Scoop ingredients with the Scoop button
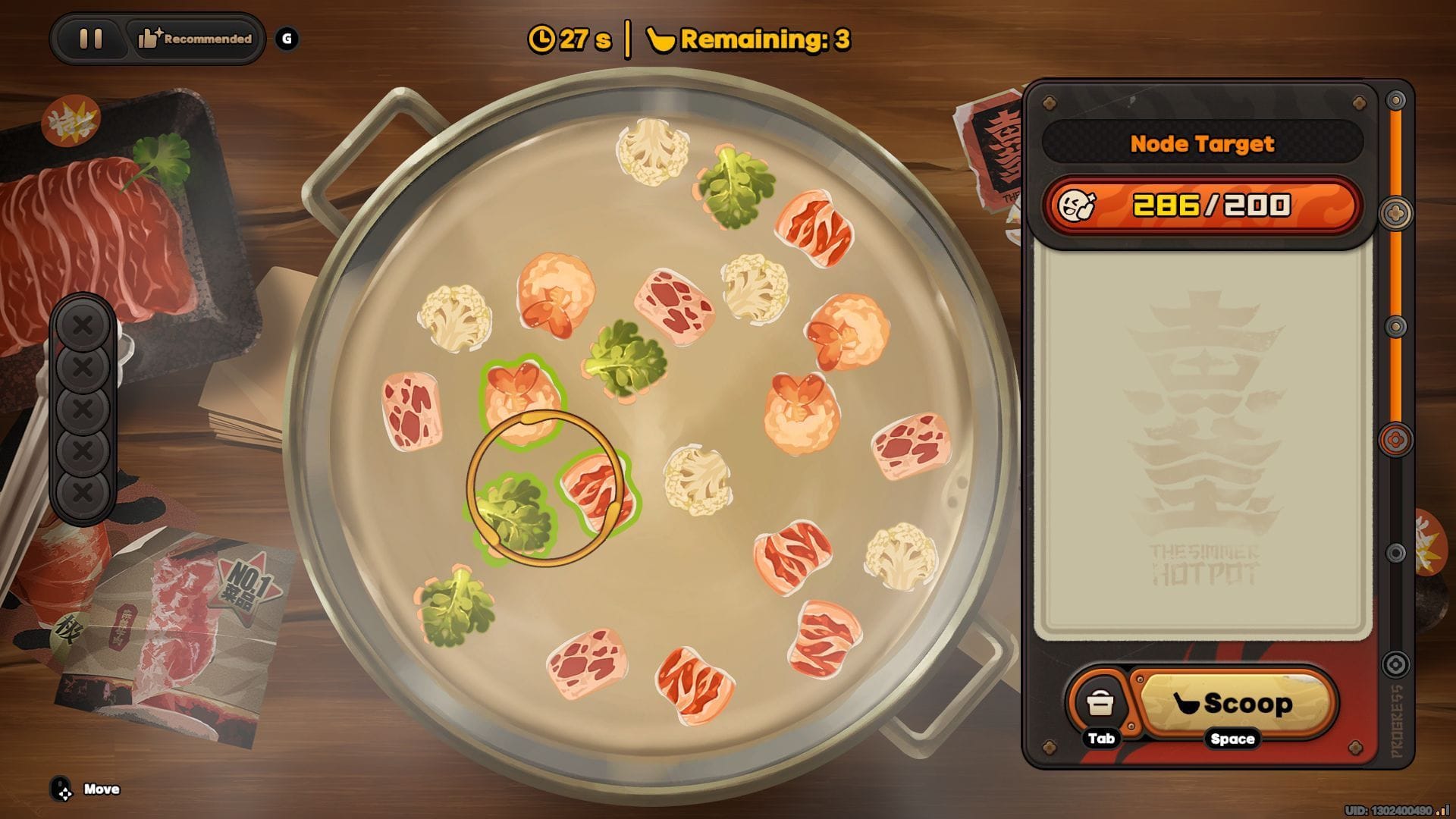The image size is (1456, 819). pos(1234,704)
